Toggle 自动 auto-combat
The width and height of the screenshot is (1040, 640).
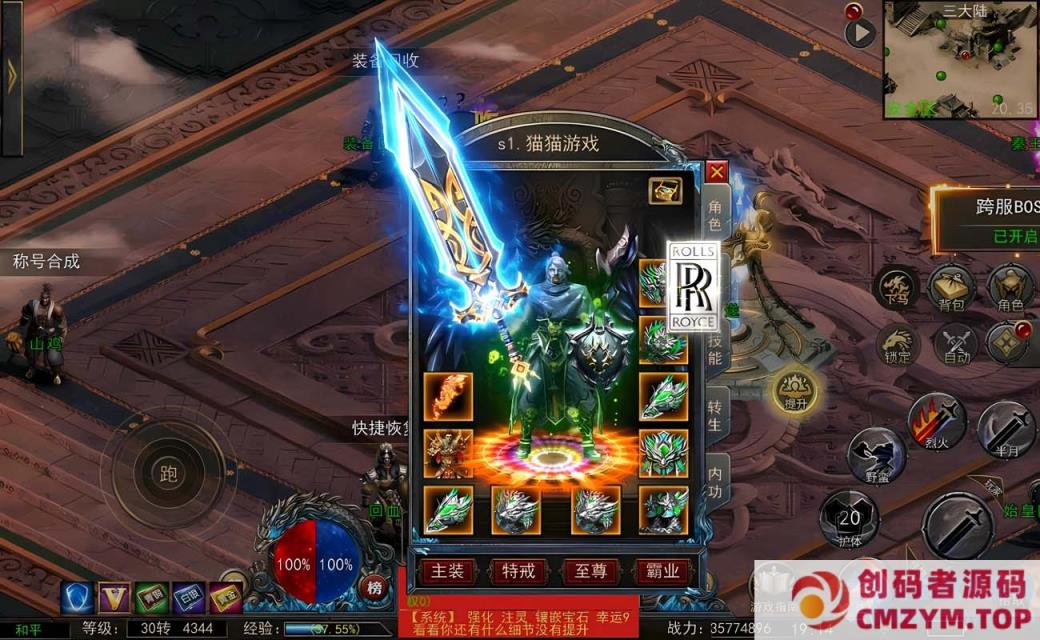coord(957,345)
